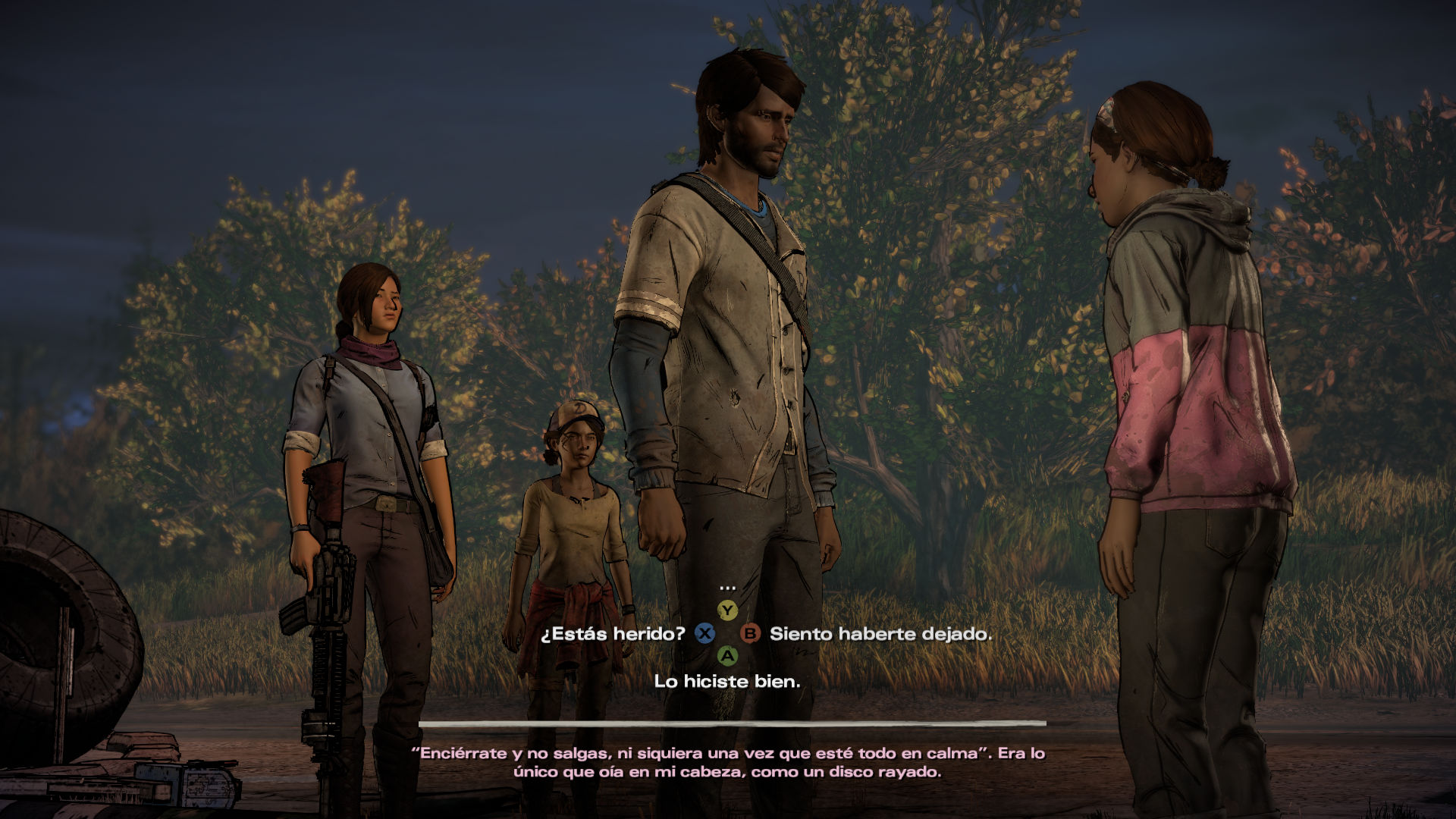The image size is (1456, 819).
Task: Choose the reply "¿Estás herido?"
Action: click(613, 633)
